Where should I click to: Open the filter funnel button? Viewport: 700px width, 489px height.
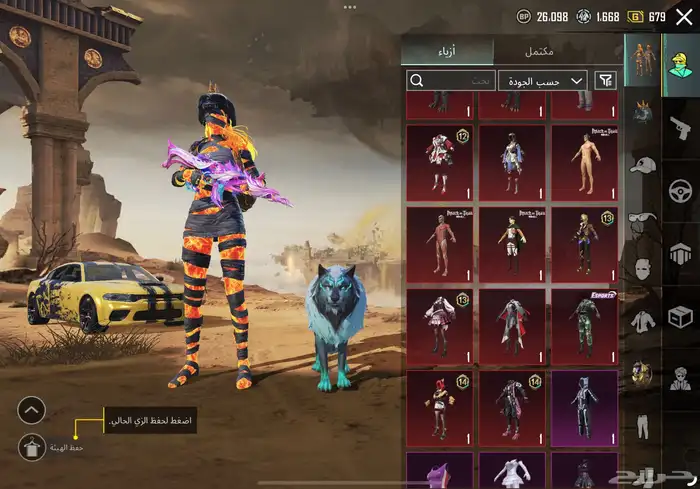coord(605,80)
